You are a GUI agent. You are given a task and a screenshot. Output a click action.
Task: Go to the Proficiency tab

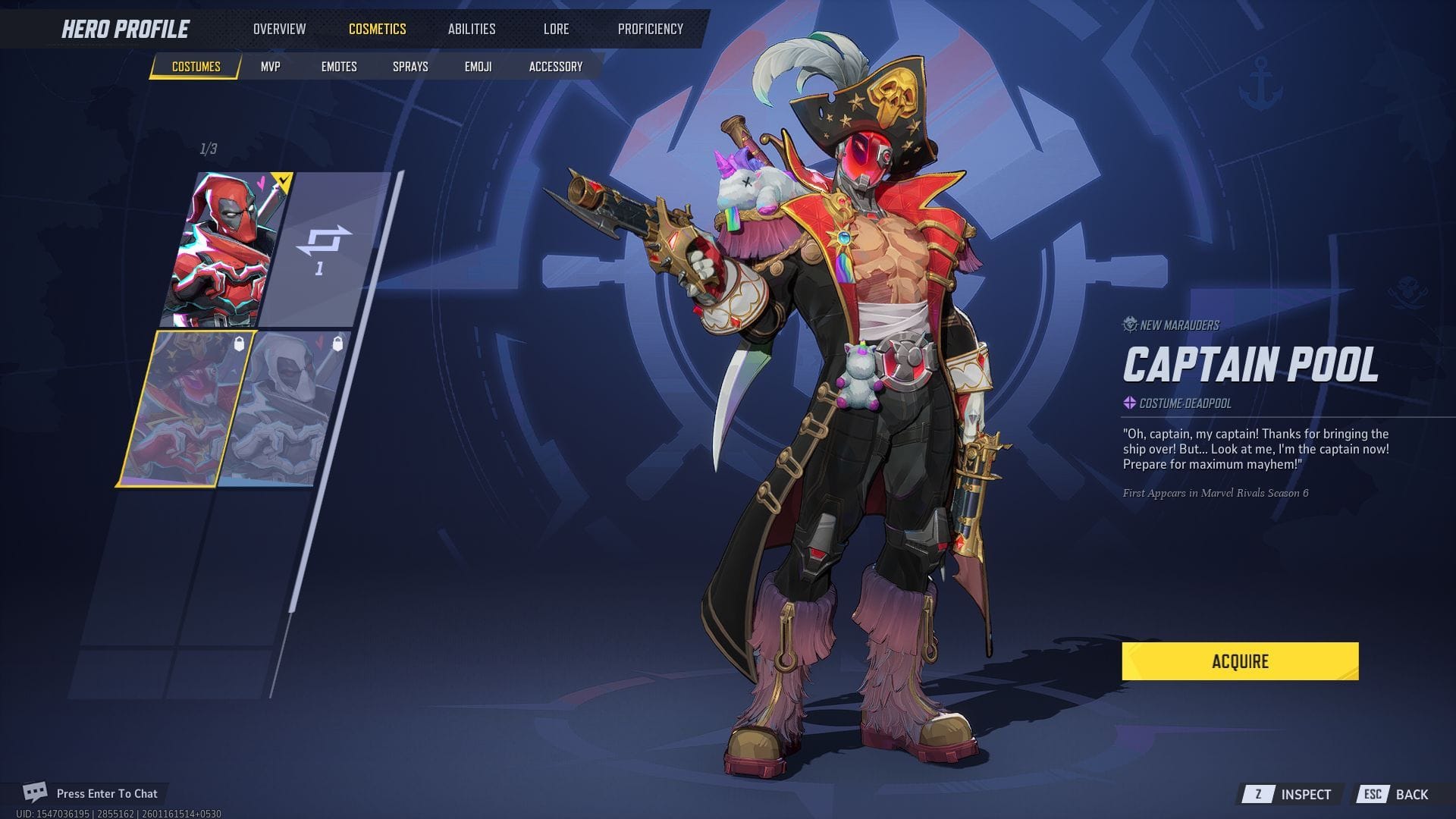point(650,29)
